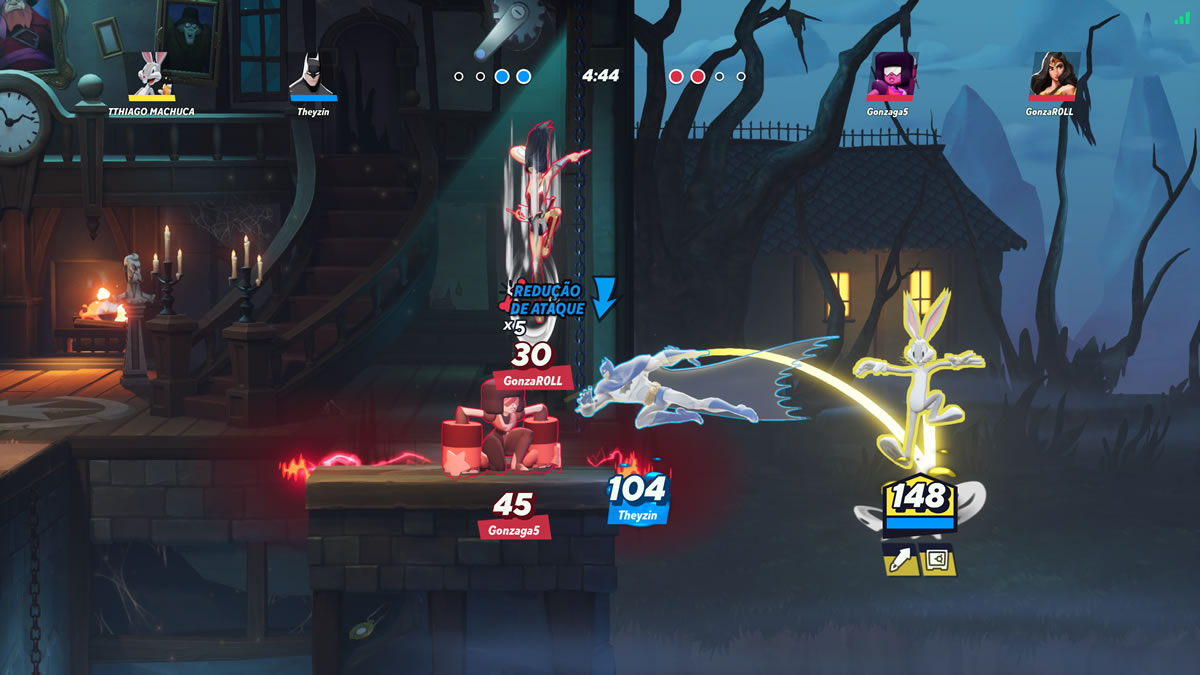The height and width of the screenshot is (675, 1200).
Task: Click the green connection signal indicator
Action: click(1183, 18)
